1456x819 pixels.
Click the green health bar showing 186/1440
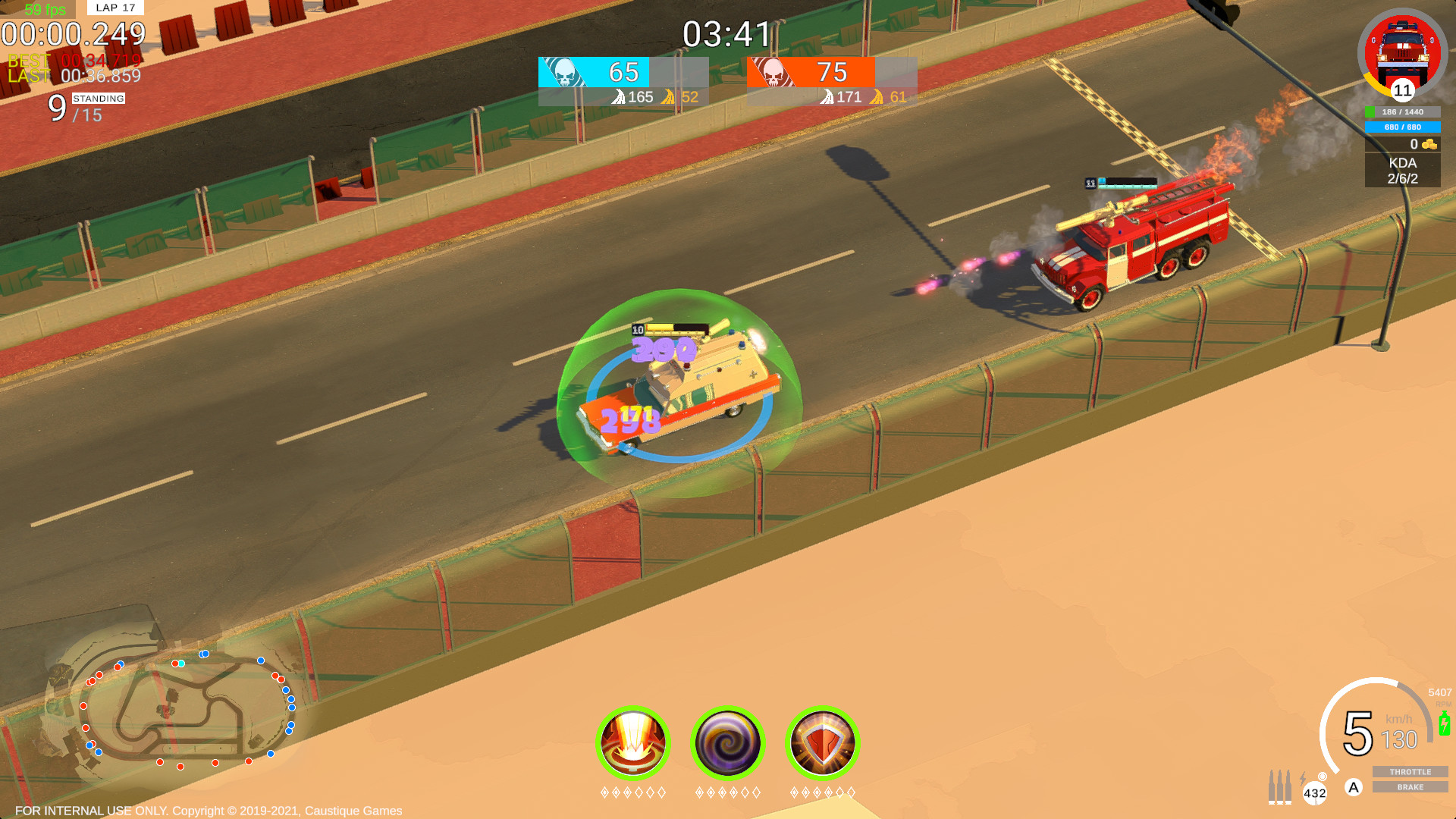pyautogui.click(x=1402, y=111)
